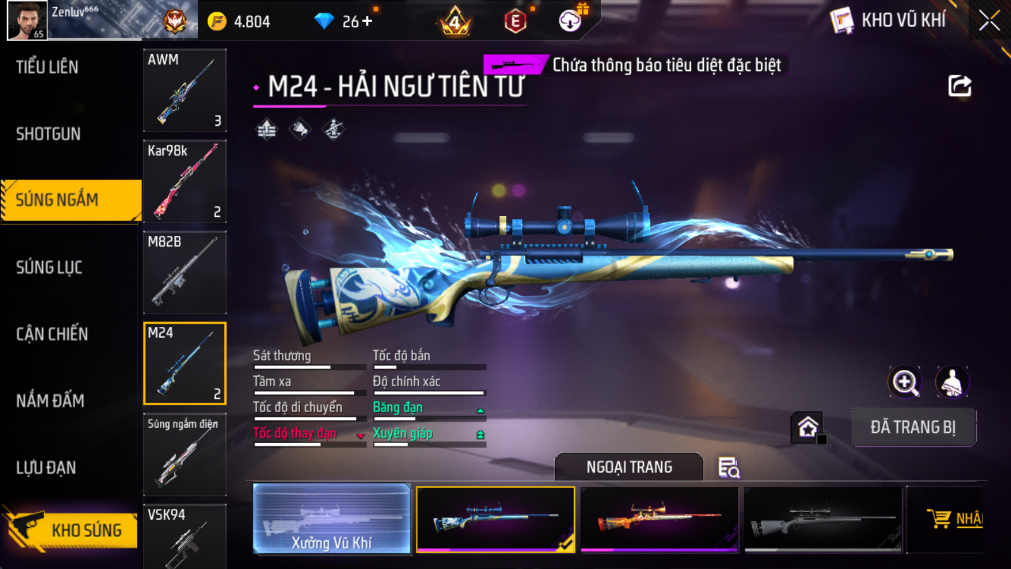Viewport: 1011px width, 569px height.
Task: Click the Đã Trang Bị button
Action: pos(913,427)
